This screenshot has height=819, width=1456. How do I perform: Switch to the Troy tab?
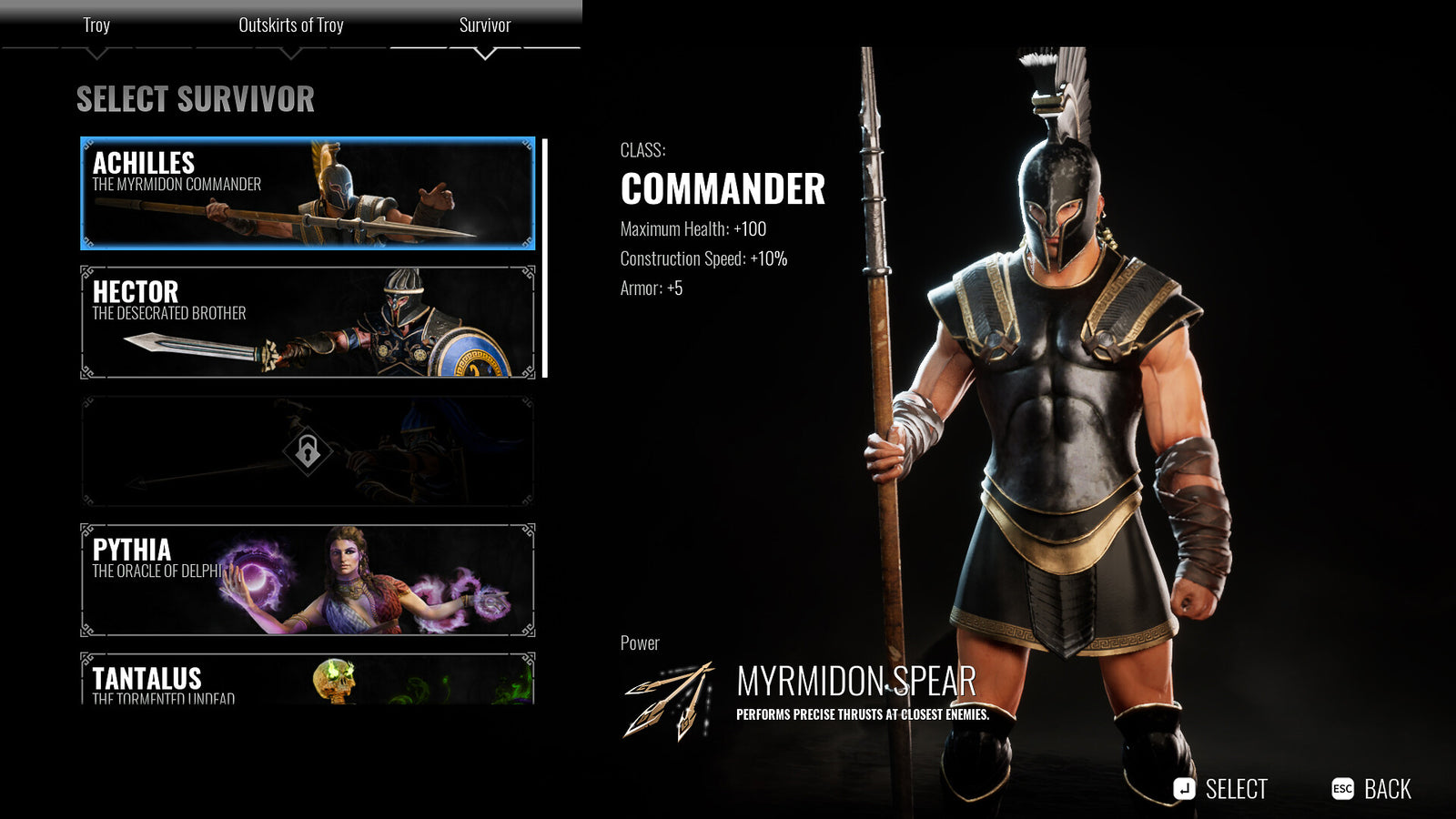96,25
